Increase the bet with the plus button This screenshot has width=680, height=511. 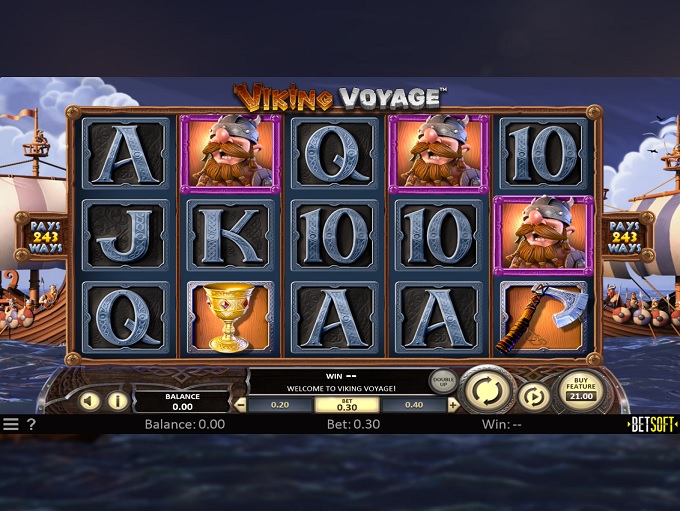click(454, 405)
